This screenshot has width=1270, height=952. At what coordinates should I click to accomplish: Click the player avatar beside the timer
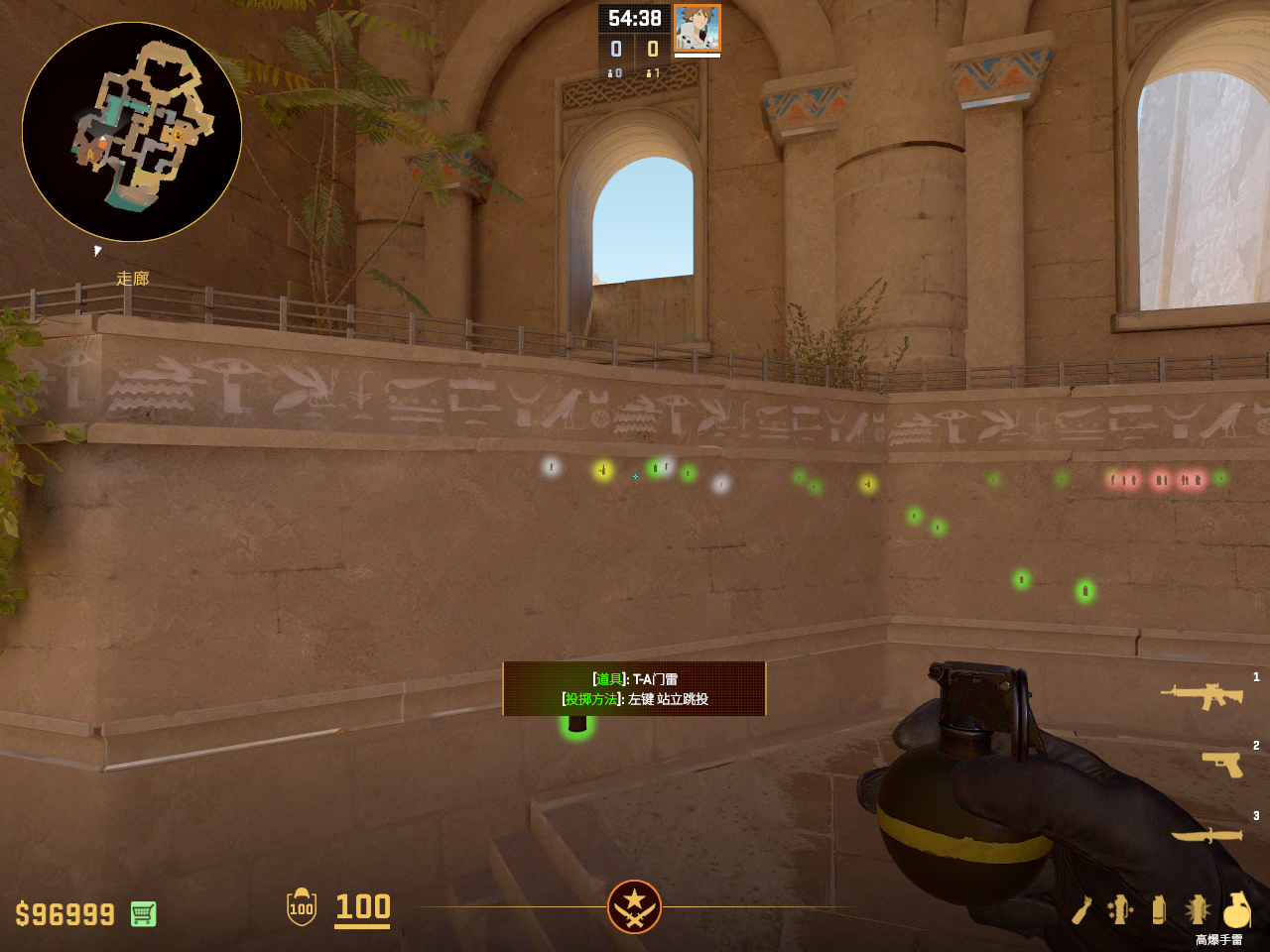pyautogui.click(x=697, y=28)
